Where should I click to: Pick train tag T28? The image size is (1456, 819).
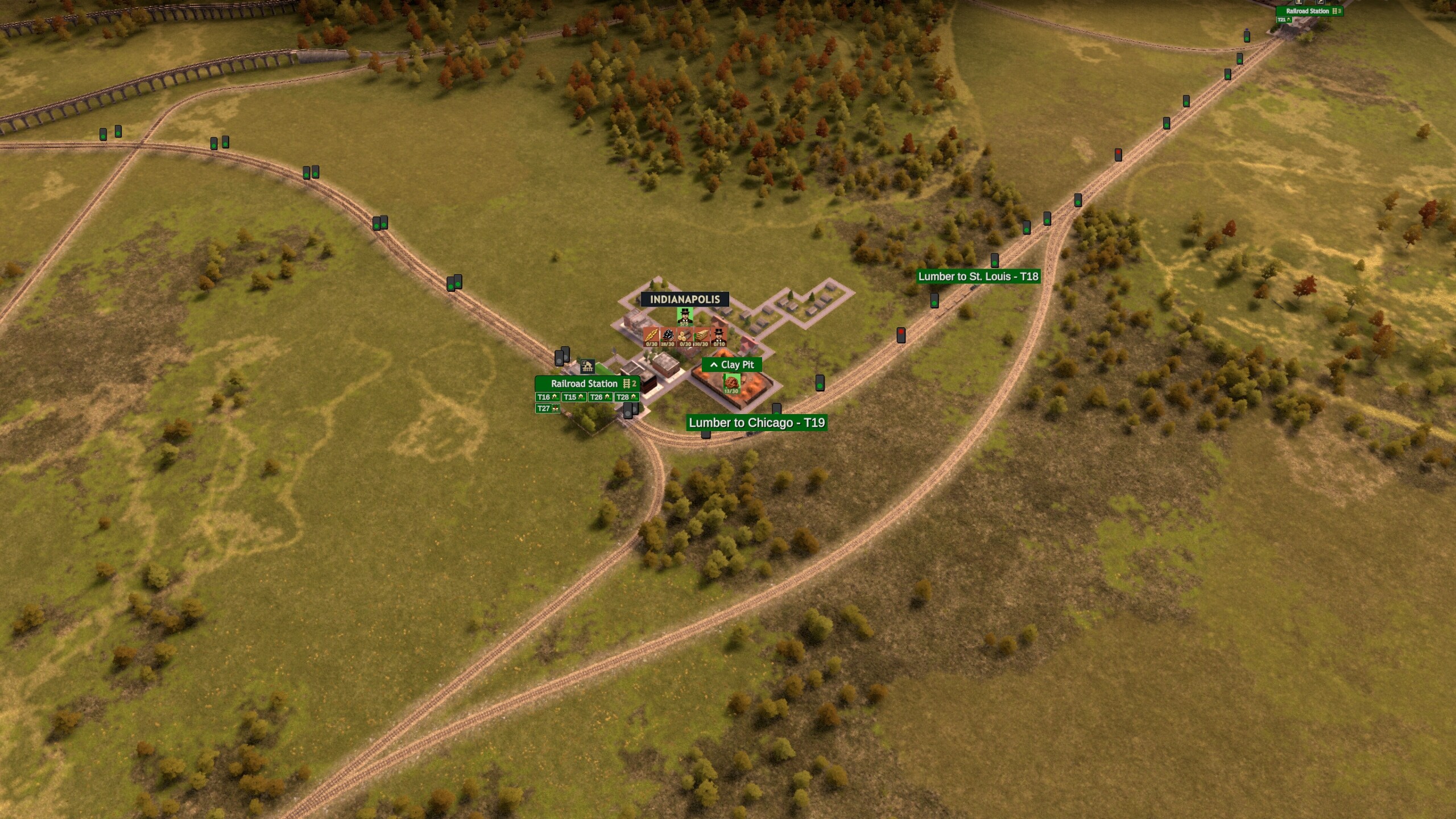[x=626, y=397]
